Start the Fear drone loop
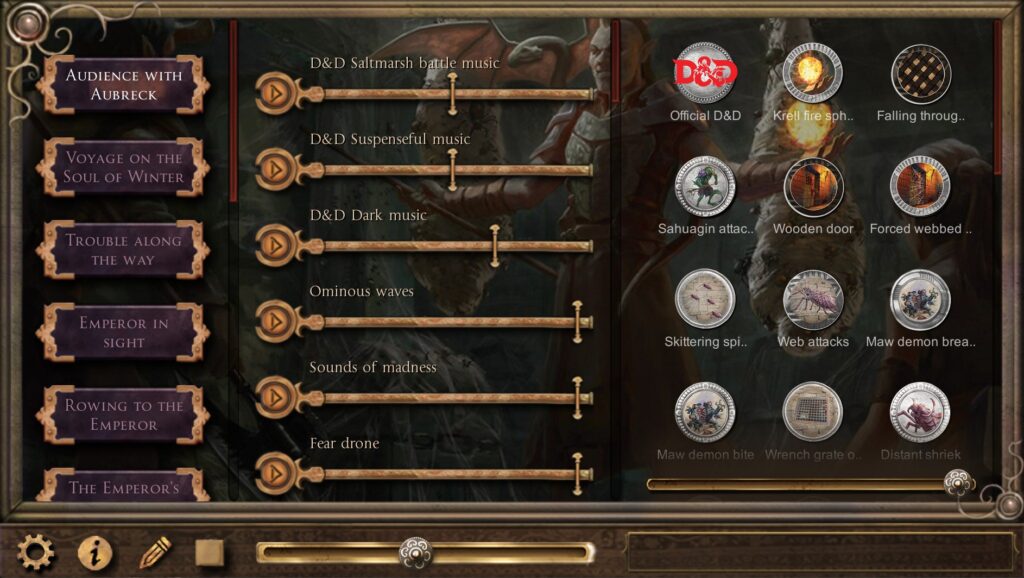 coord(273,473)
